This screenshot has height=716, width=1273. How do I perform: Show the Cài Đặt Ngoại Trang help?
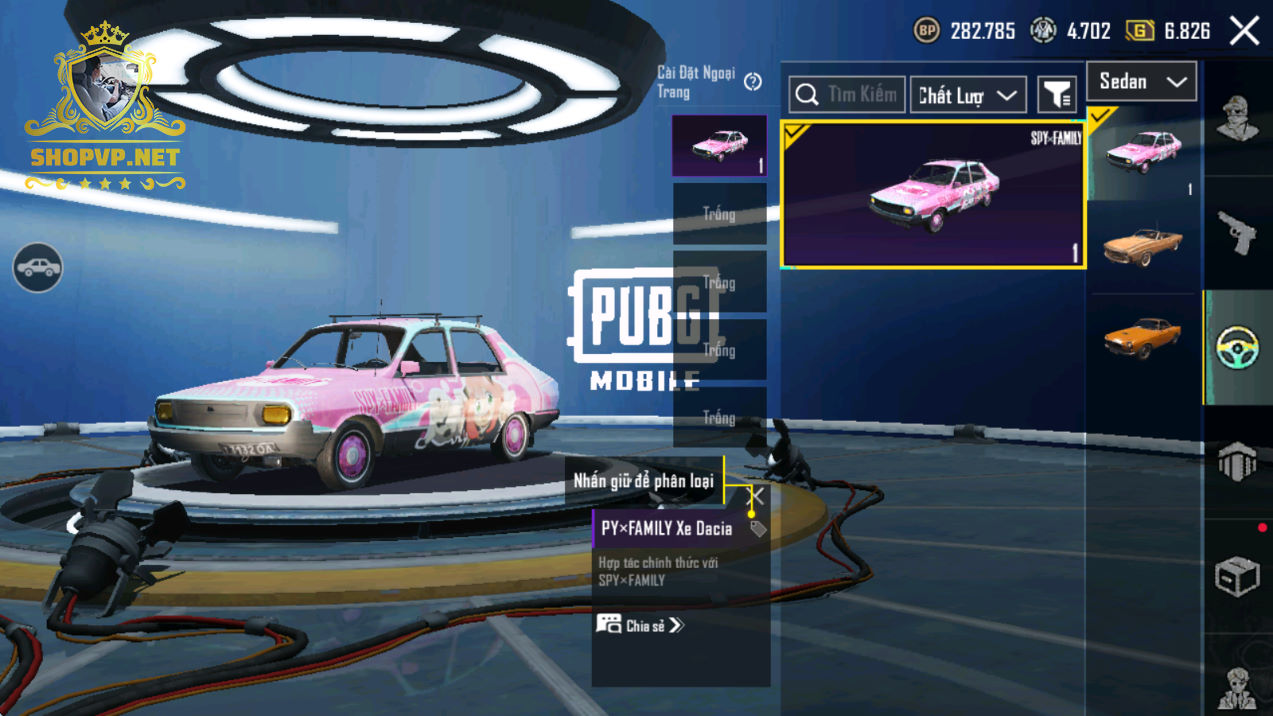[753, 82]
